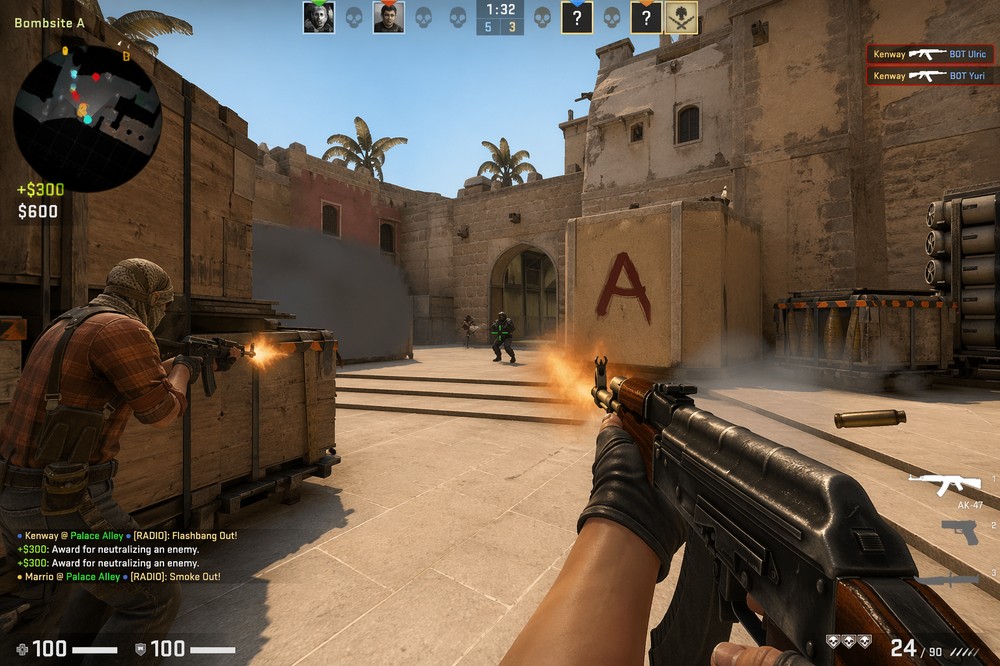
Task: Select the AK-47 weapon slot
Action: (944, 487)
